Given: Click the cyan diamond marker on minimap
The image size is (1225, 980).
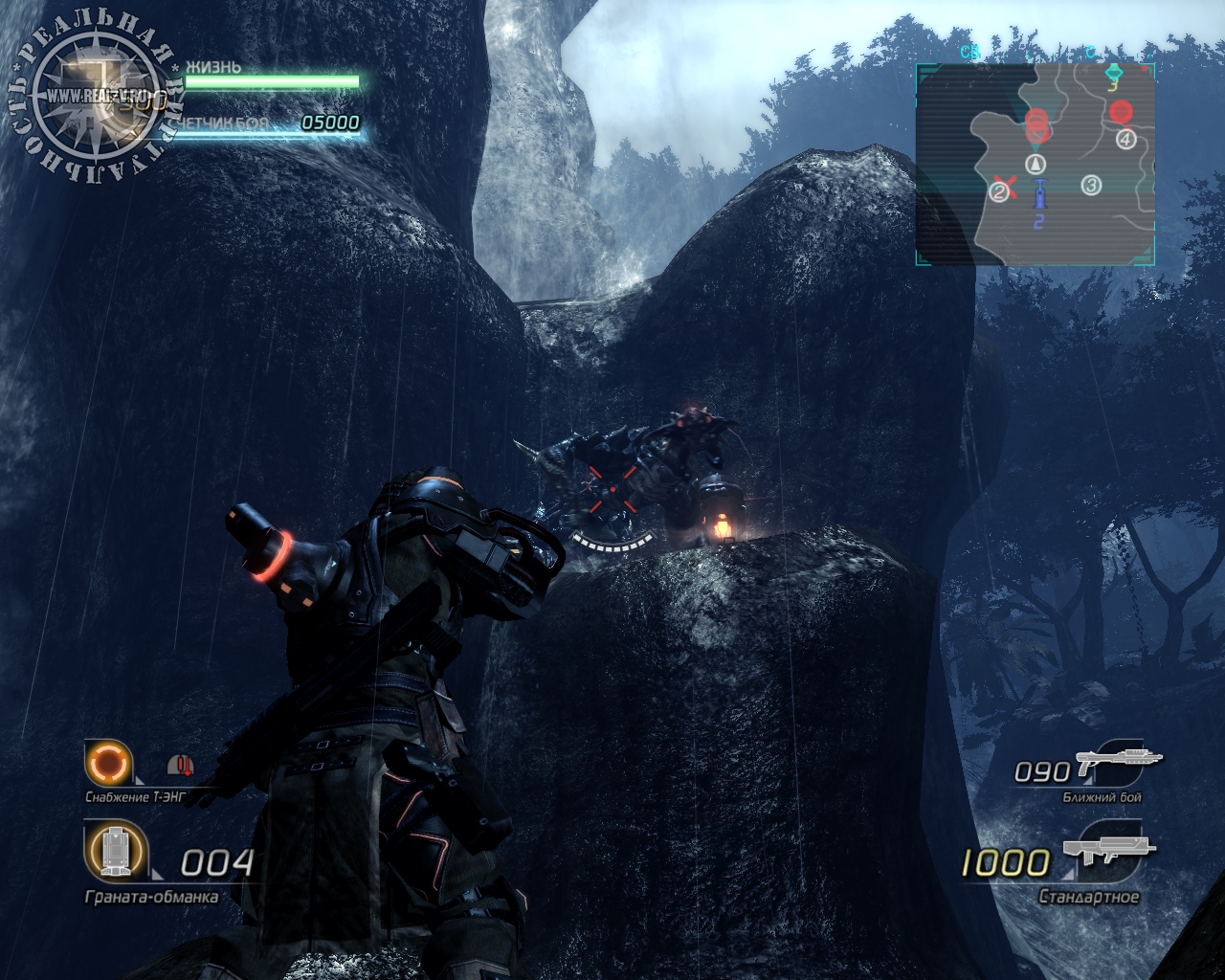Looking at the screenshot, I should [x=1113, y=73].
